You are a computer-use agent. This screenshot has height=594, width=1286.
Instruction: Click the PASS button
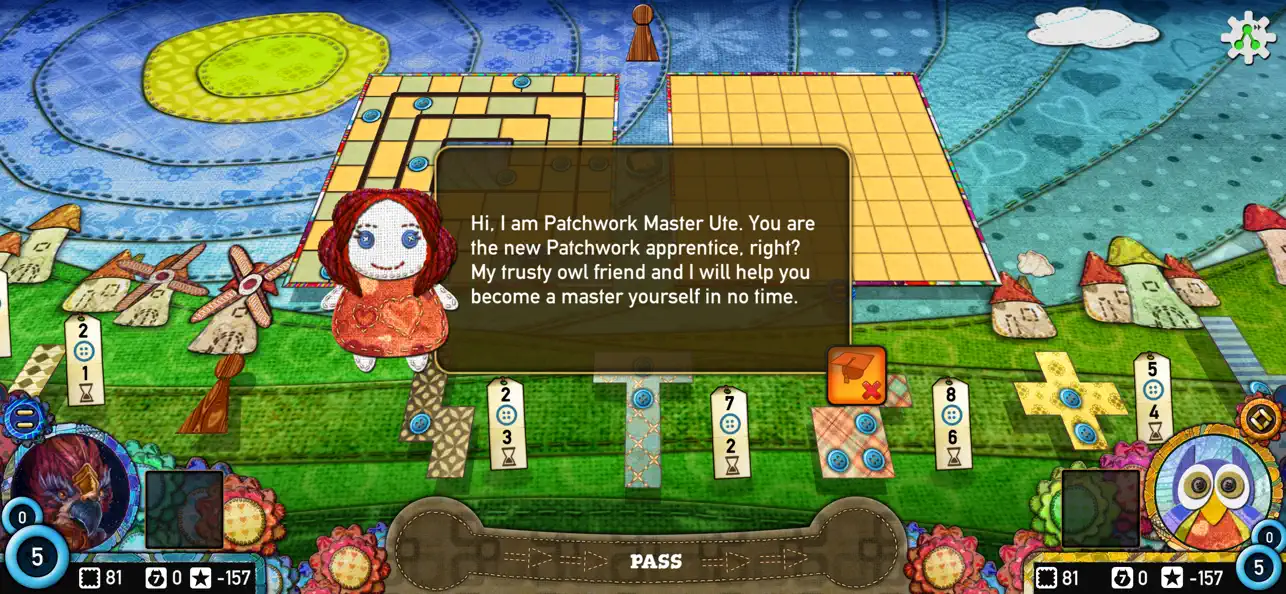(655, 561)
